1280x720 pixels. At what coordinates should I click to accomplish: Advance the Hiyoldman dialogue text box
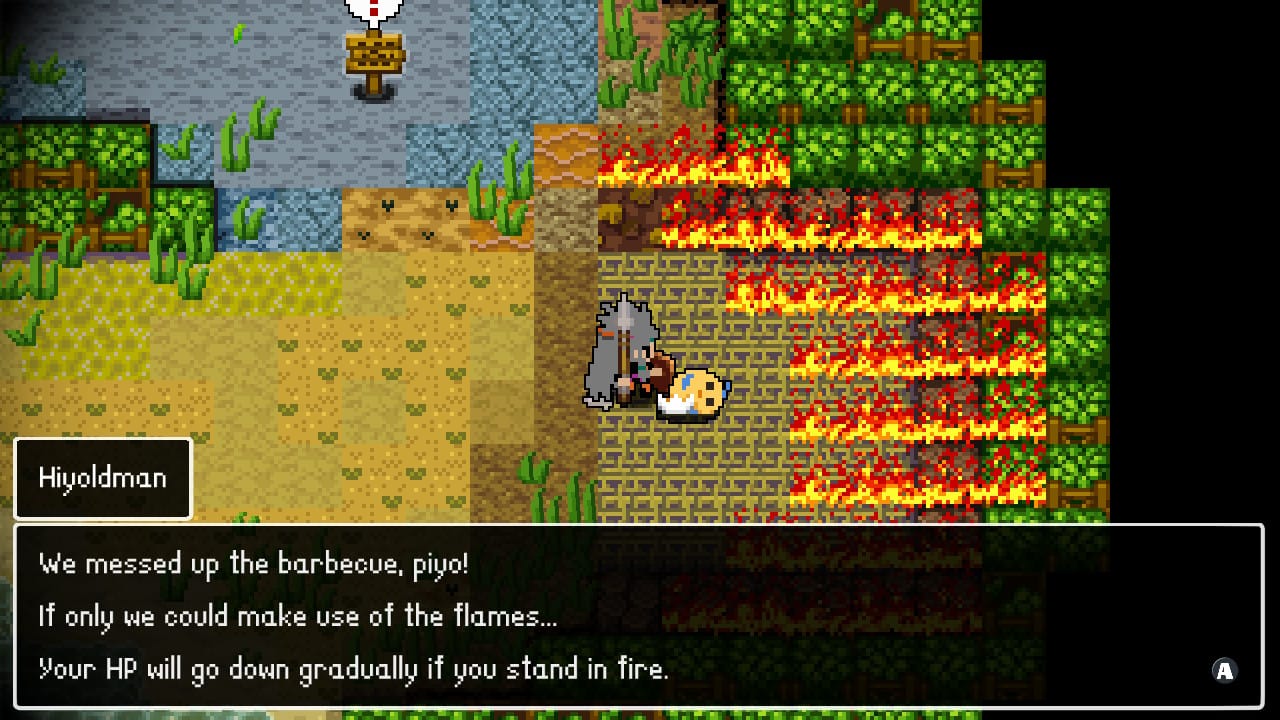pyautogui.click(x=1224, y=671)
